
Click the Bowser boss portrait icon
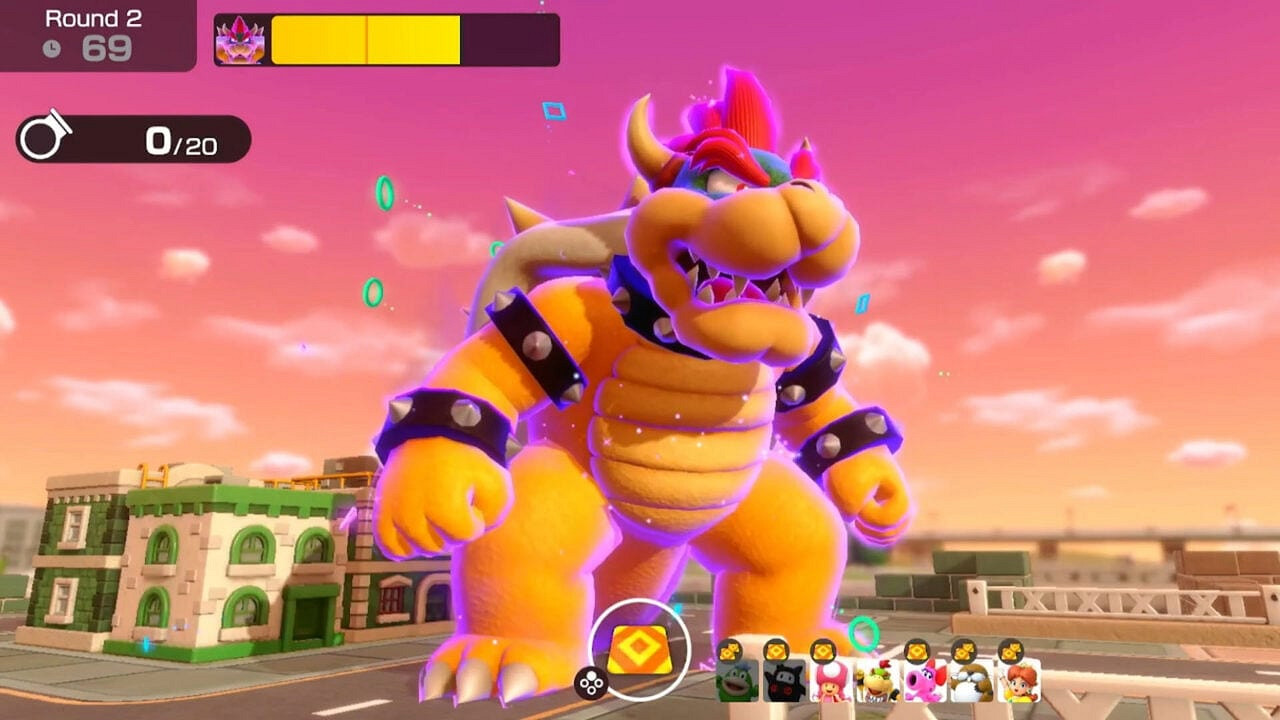pyautogui.click(x=240, y=40)
